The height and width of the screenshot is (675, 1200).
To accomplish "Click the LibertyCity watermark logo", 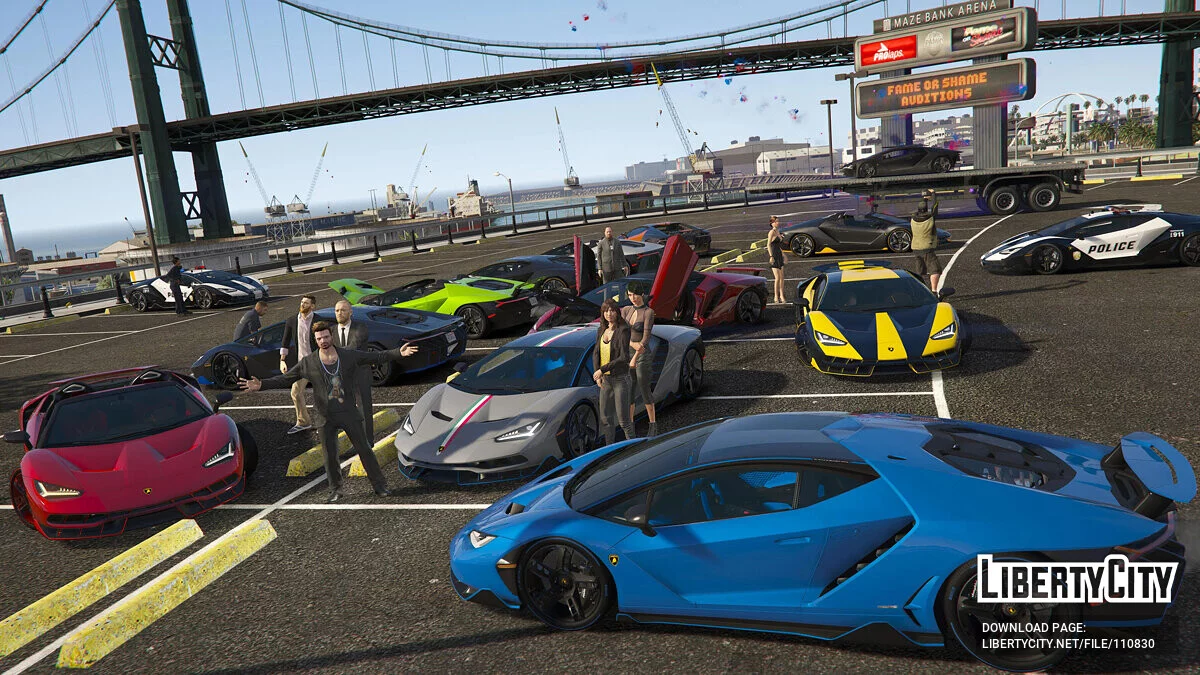I will (1077, 581).
